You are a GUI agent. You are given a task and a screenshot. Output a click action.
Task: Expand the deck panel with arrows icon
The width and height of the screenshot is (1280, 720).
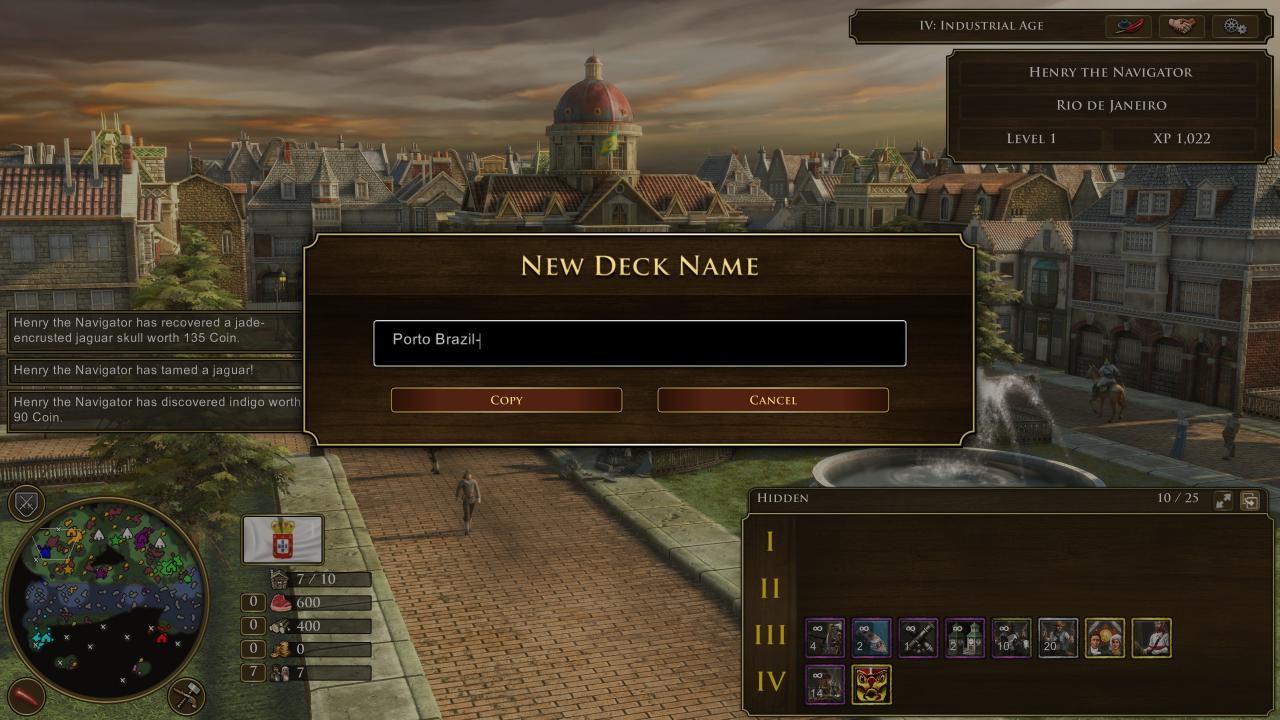[x=1223, y=501]
